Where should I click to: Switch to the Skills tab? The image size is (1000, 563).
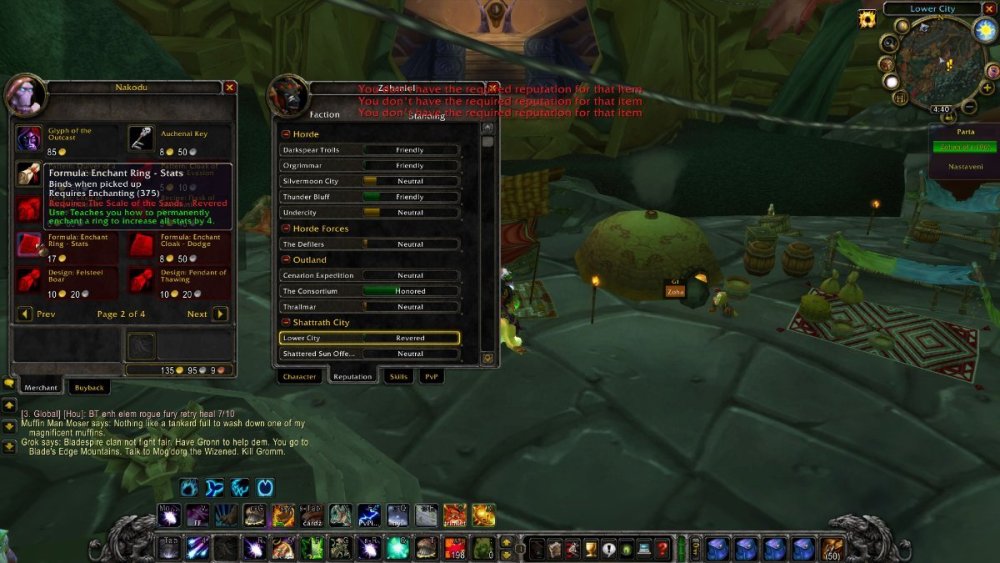[x=398, y=377]
